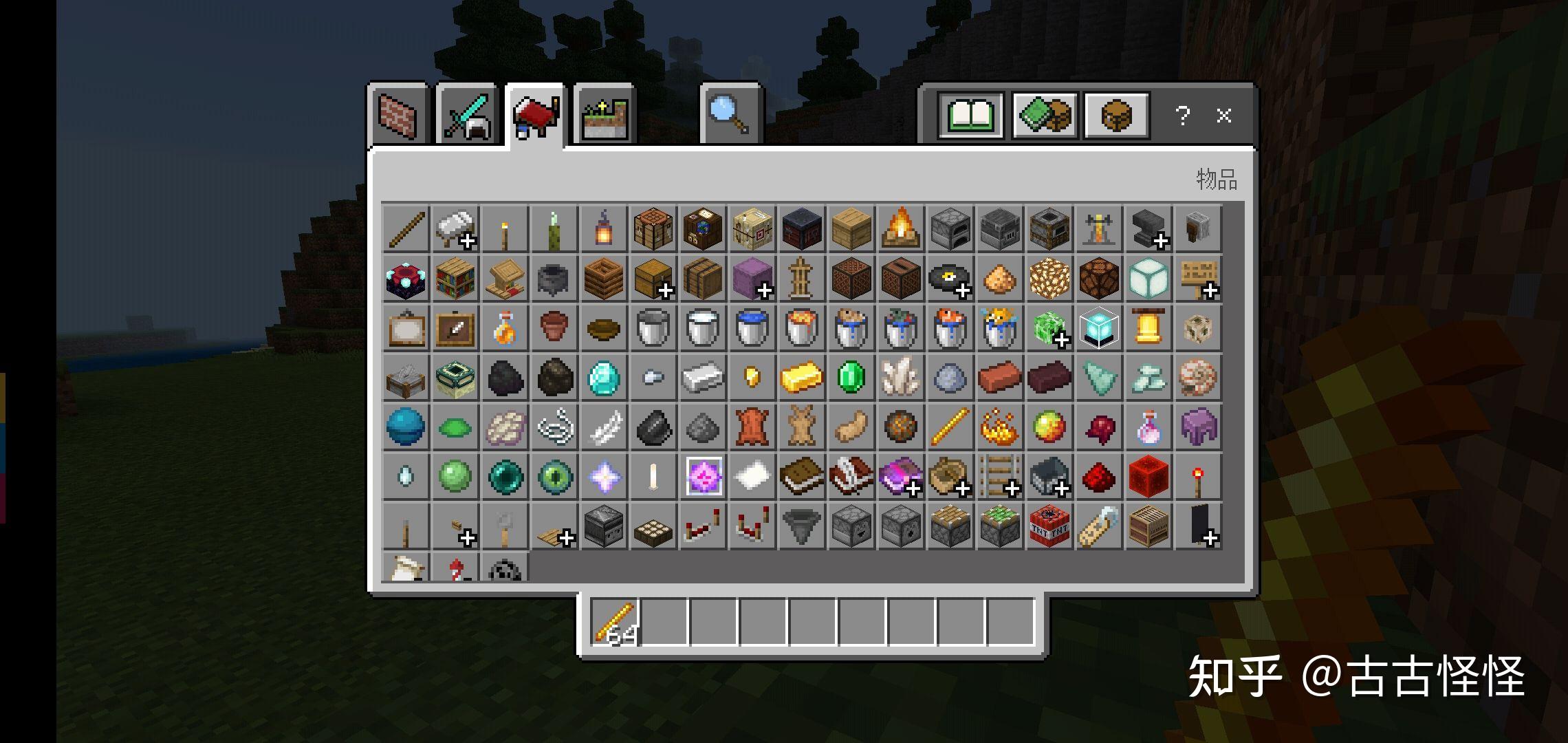Select the diamond gem item
The width and height of the screenshot is (1568, 743).
coord(604,377)
